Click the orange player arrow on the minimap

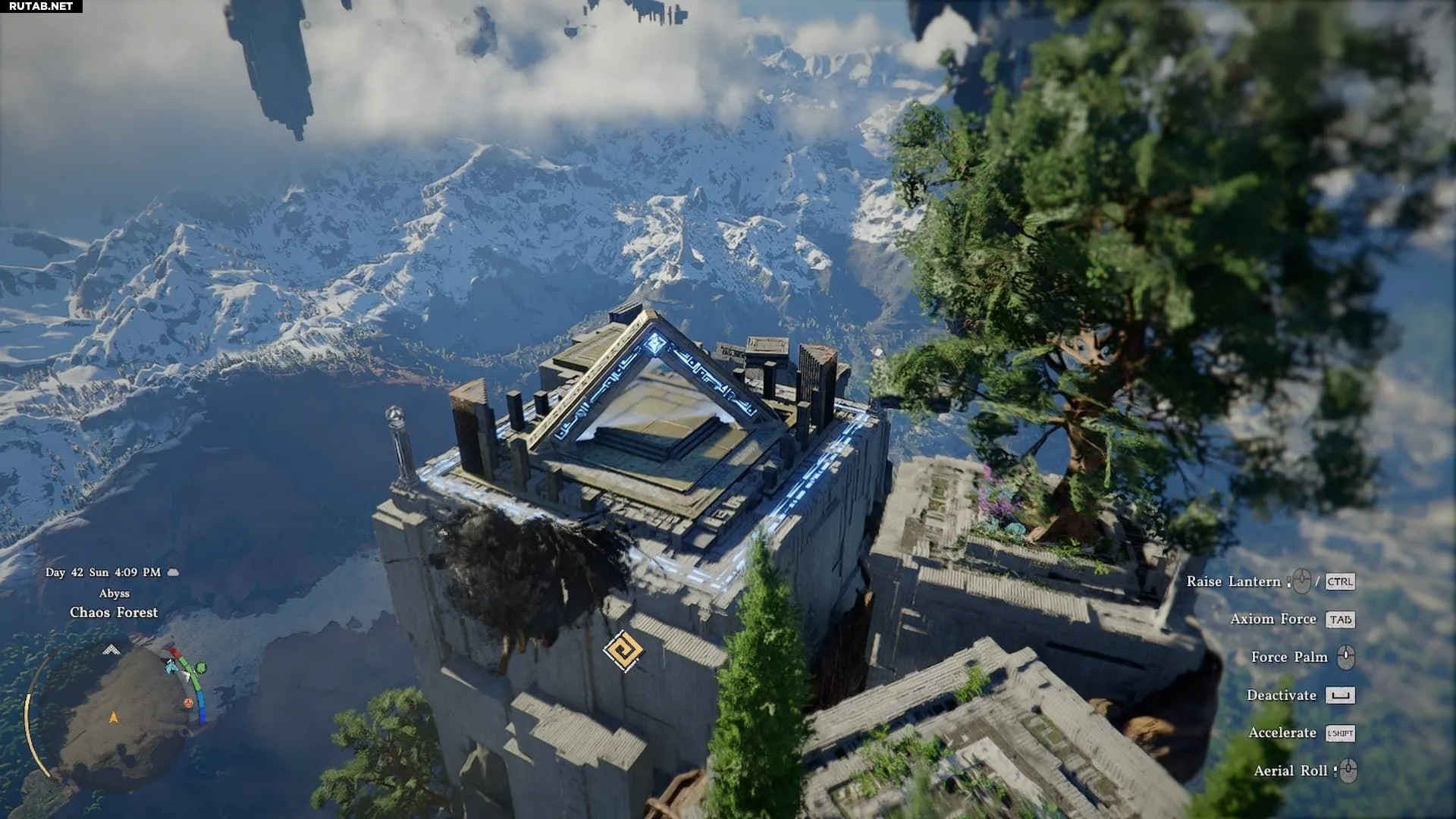[x=114, y=717]
